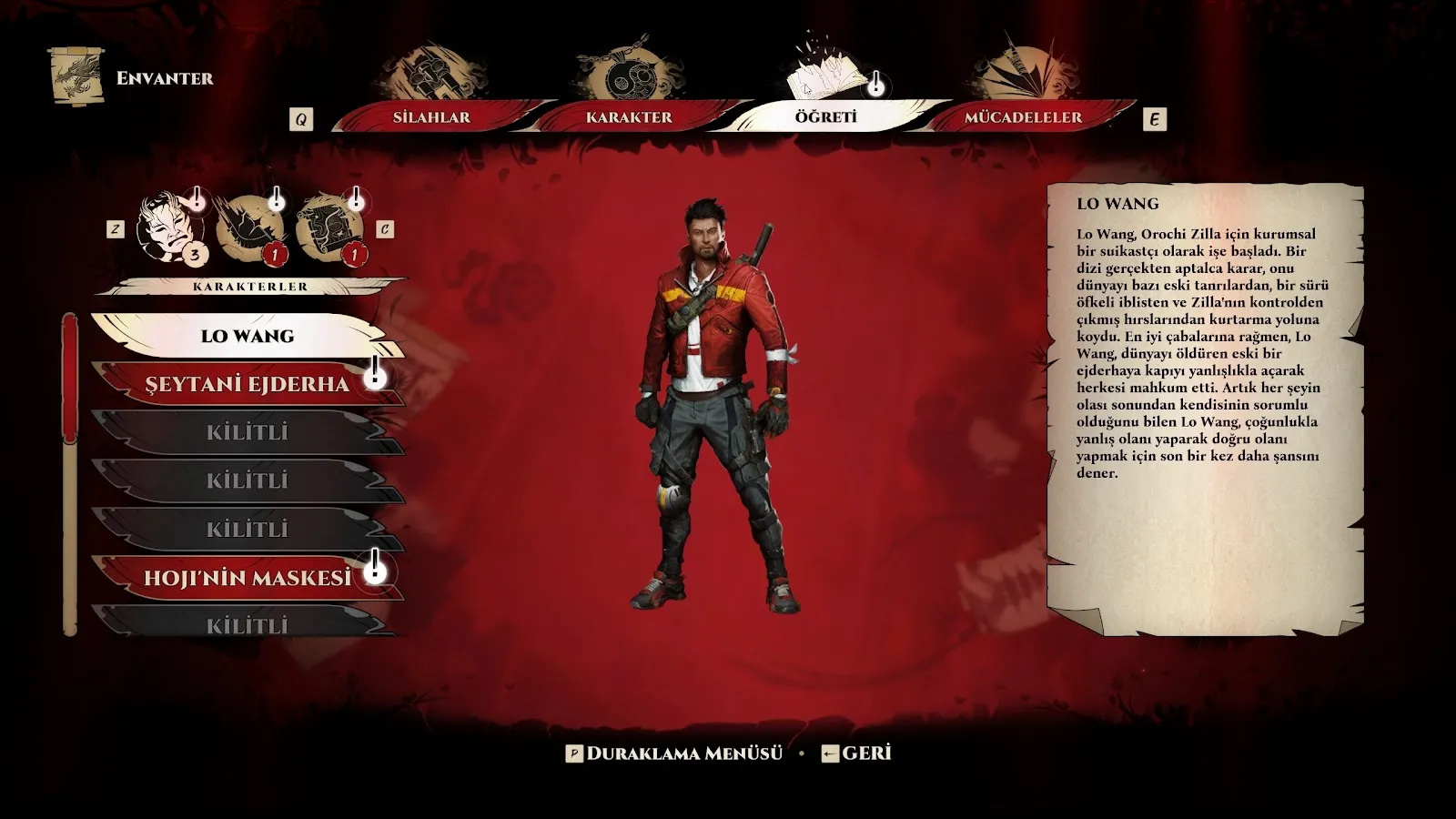The height and width of the screenshot is (819, 1456).
Task: Select the Lo Wang entry
Action: pos(247,336)
